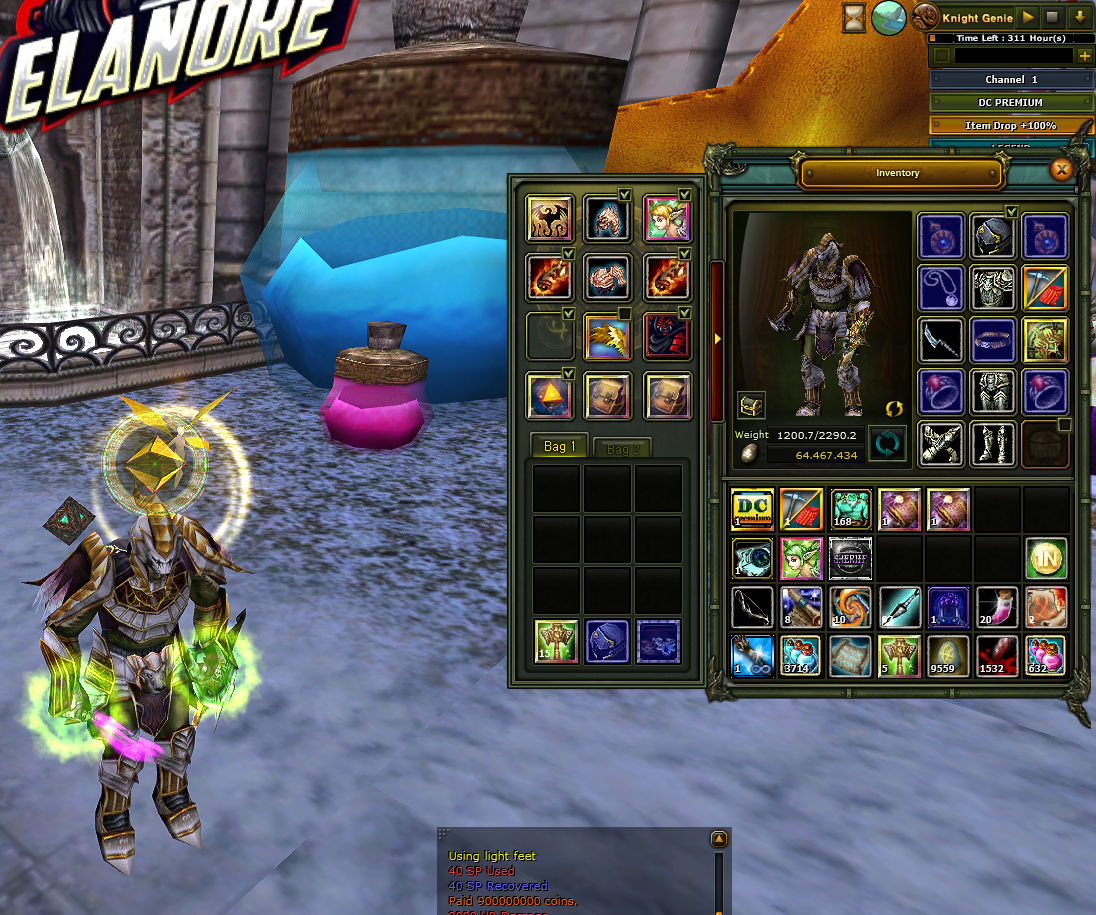This screenshot has height=915, width=1096.
Task: Select the equipped helmet slot
Action: (993, 237)
